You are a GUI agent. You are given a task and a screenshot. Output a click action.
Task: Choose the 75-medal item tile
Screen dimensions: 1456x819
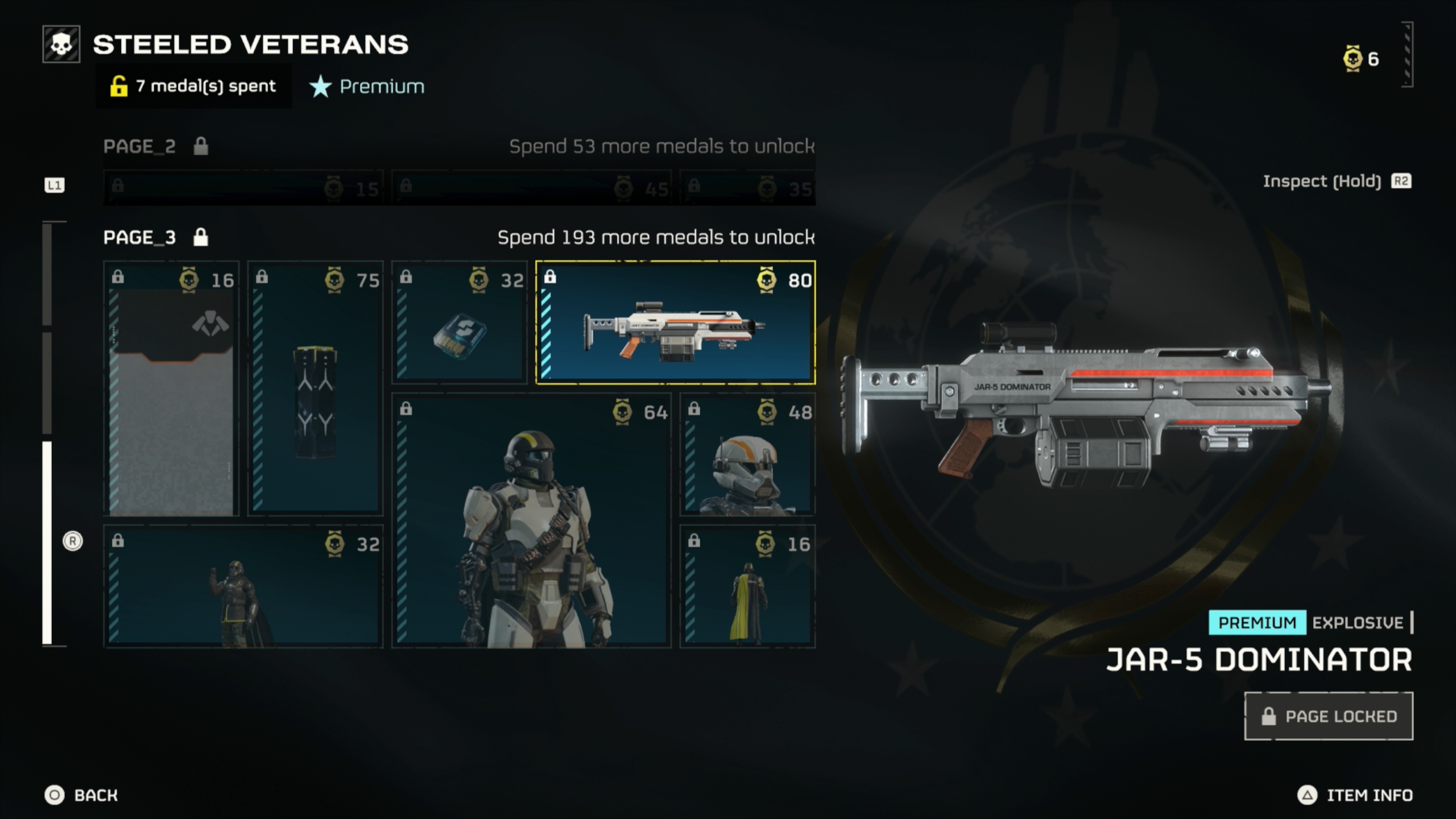[316, 388]
